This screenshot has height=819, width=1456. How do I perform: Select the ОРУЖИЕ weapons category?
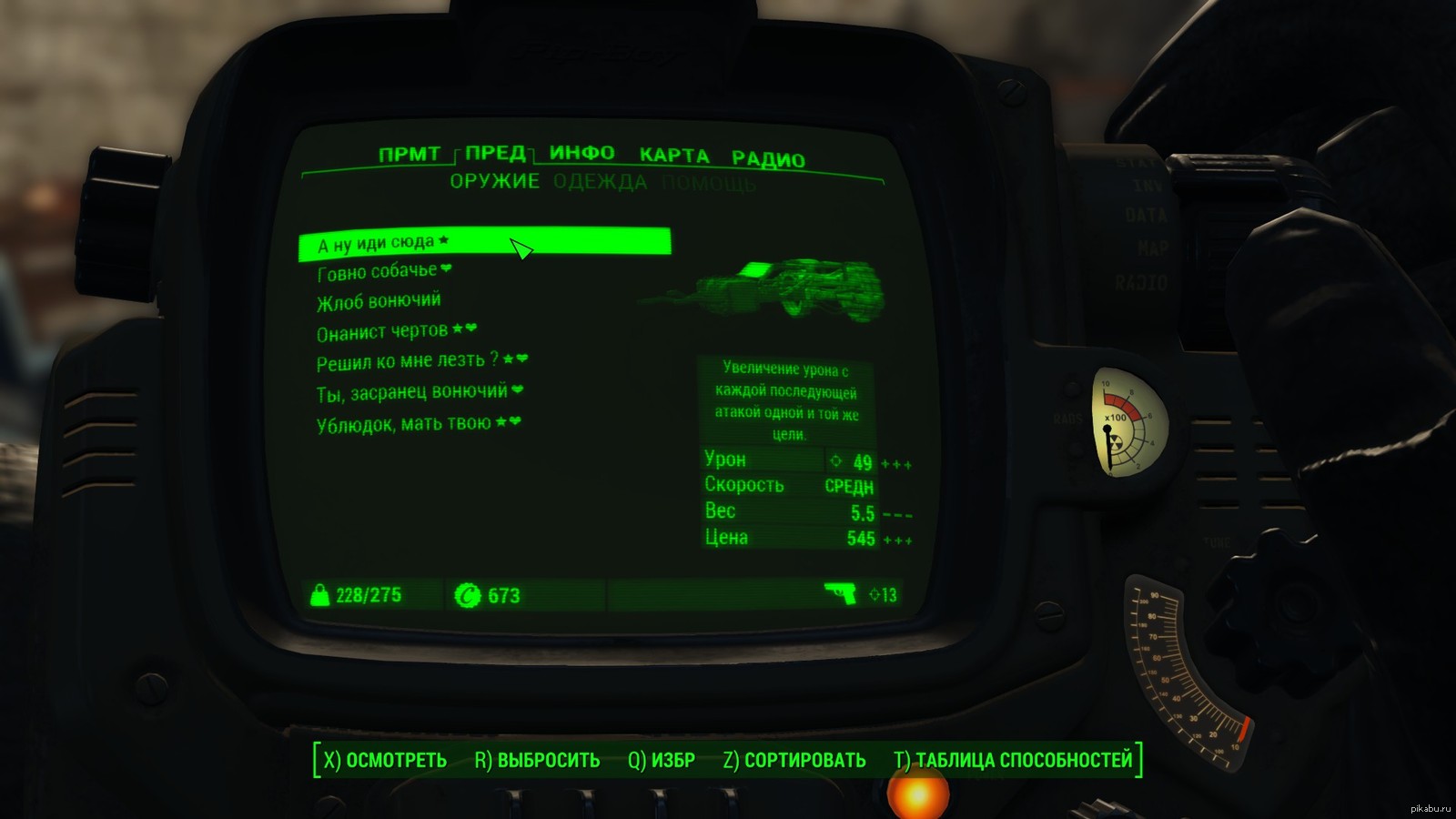[494, 181]
